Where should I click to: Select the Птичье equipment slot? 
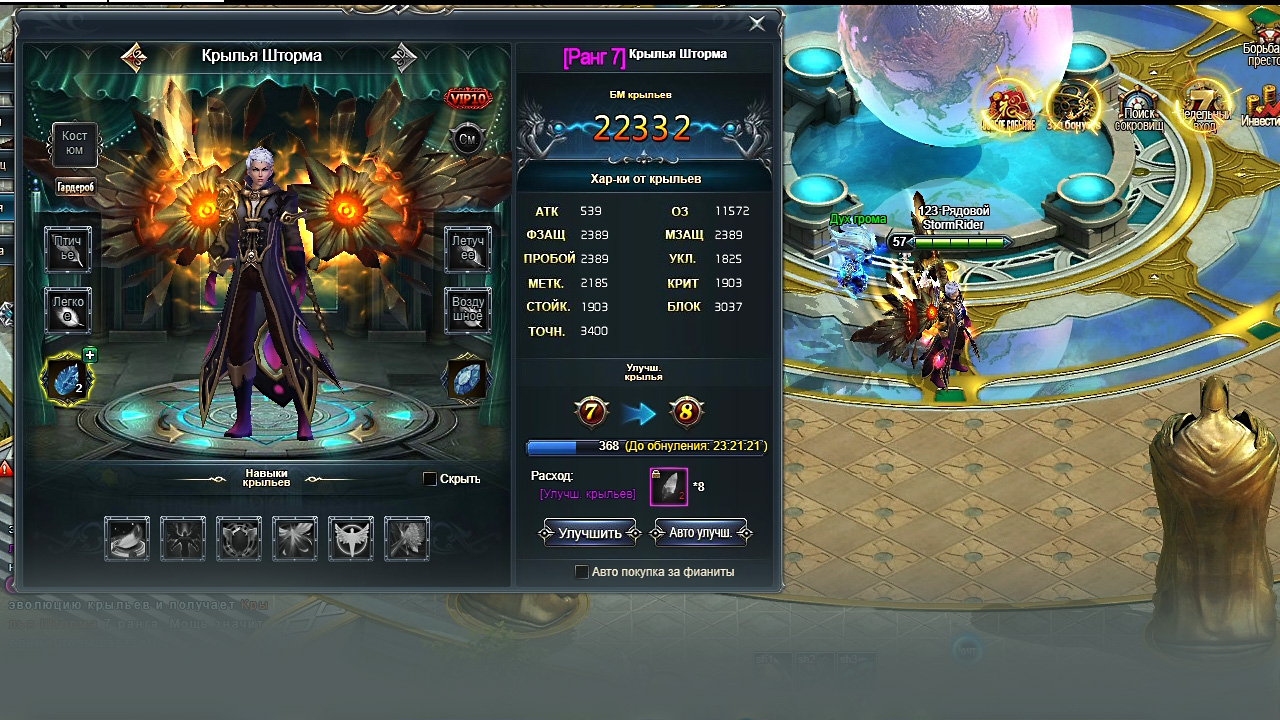(x=68, y=249)
